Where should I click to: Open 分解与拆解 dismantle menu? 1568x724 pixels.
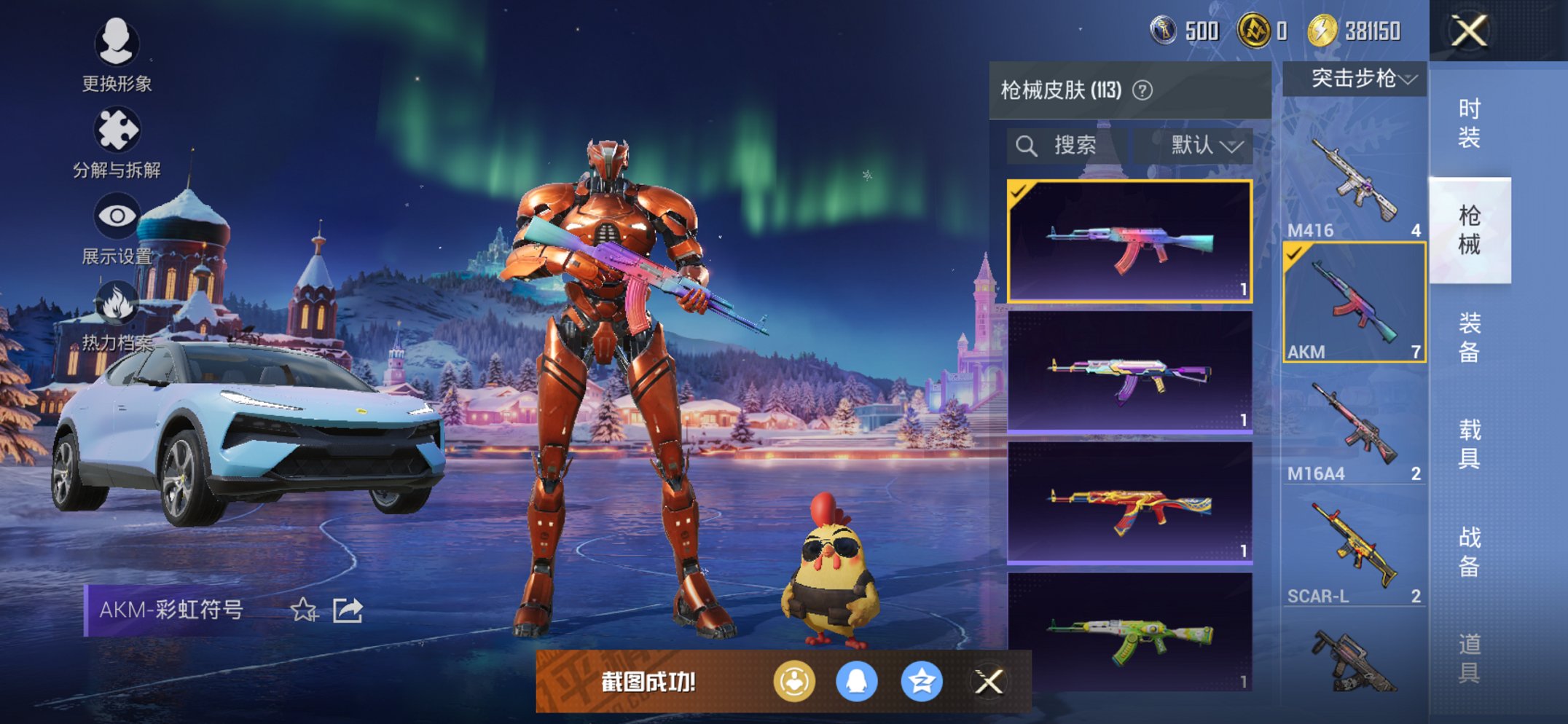click(117, 142)
